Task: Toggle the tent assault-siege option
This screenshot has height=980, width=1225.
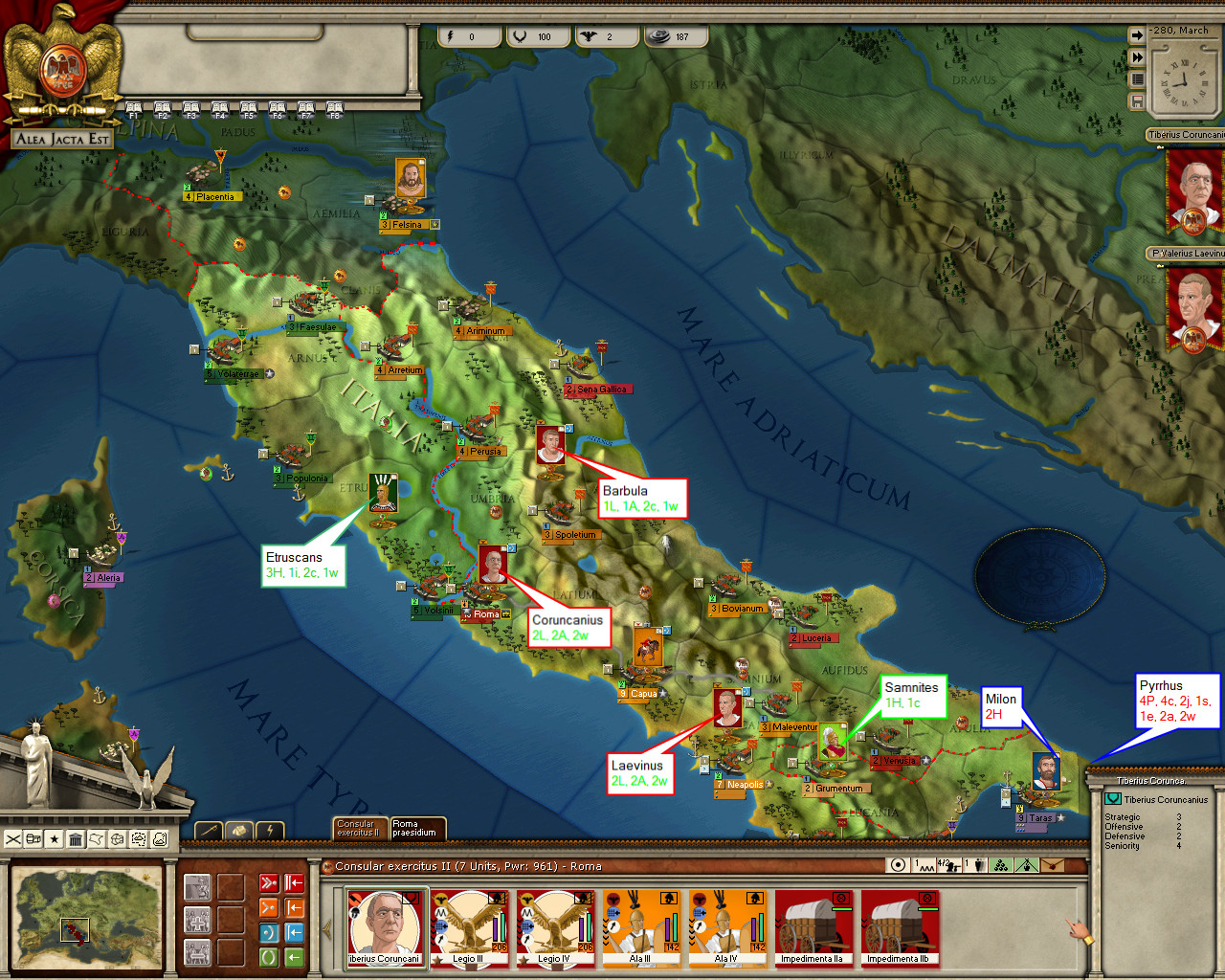Action: click(1026, 864)
